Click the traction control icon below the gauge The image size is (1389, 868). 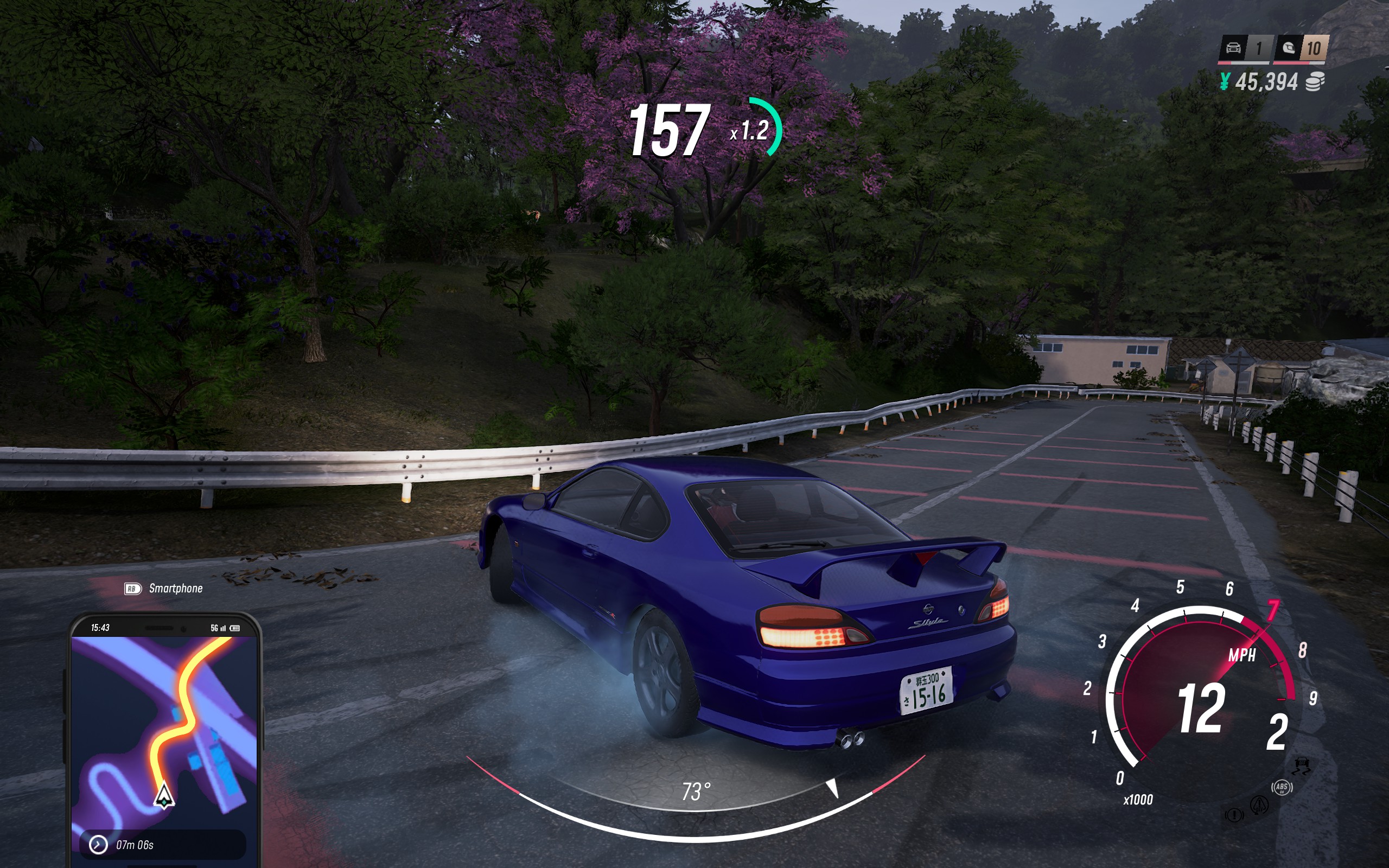click(1302, 766)
